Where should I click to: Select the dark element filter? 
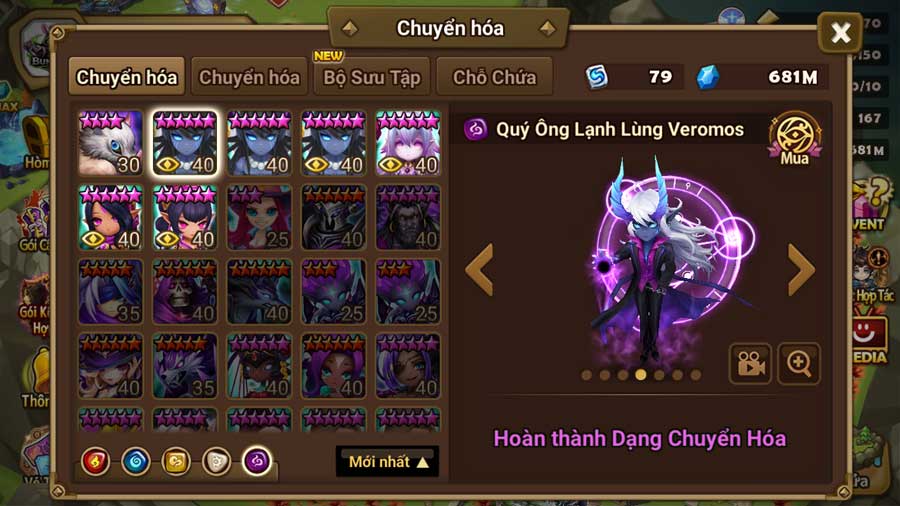click(257, 461)
